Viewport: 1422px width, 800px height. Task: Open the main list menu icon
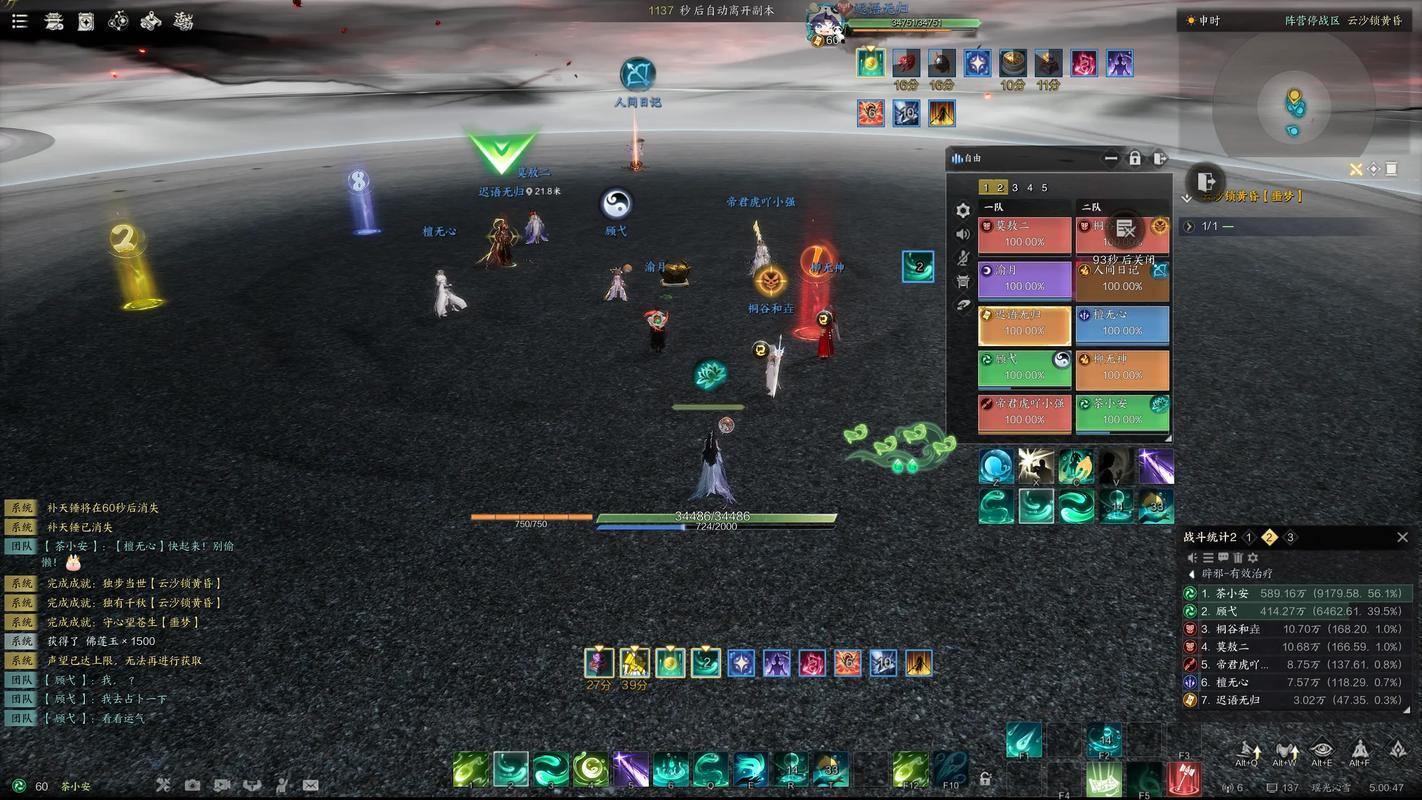click(19, 21)
